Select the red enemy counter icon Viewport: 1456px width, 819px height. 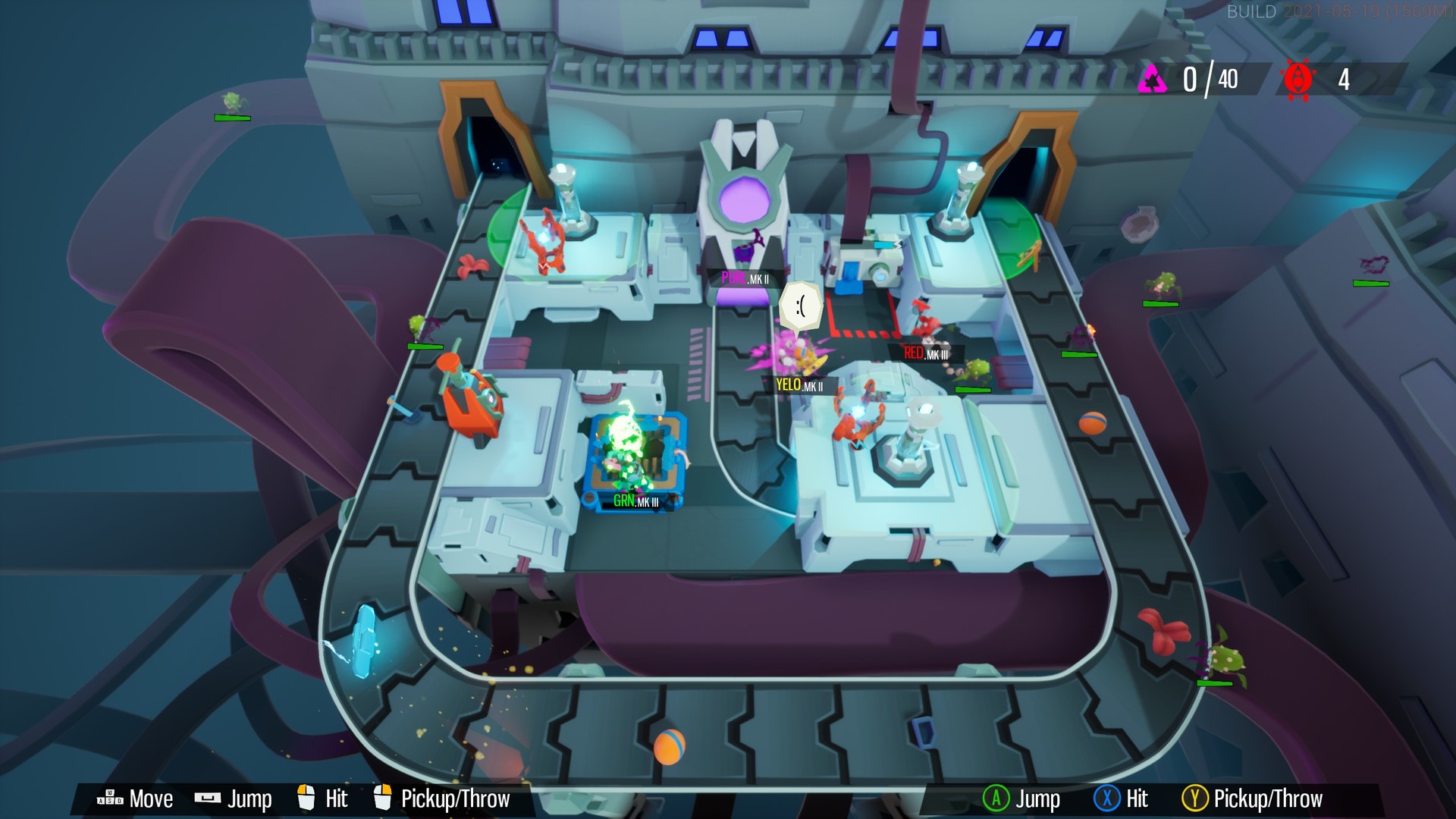(1299, 77)
